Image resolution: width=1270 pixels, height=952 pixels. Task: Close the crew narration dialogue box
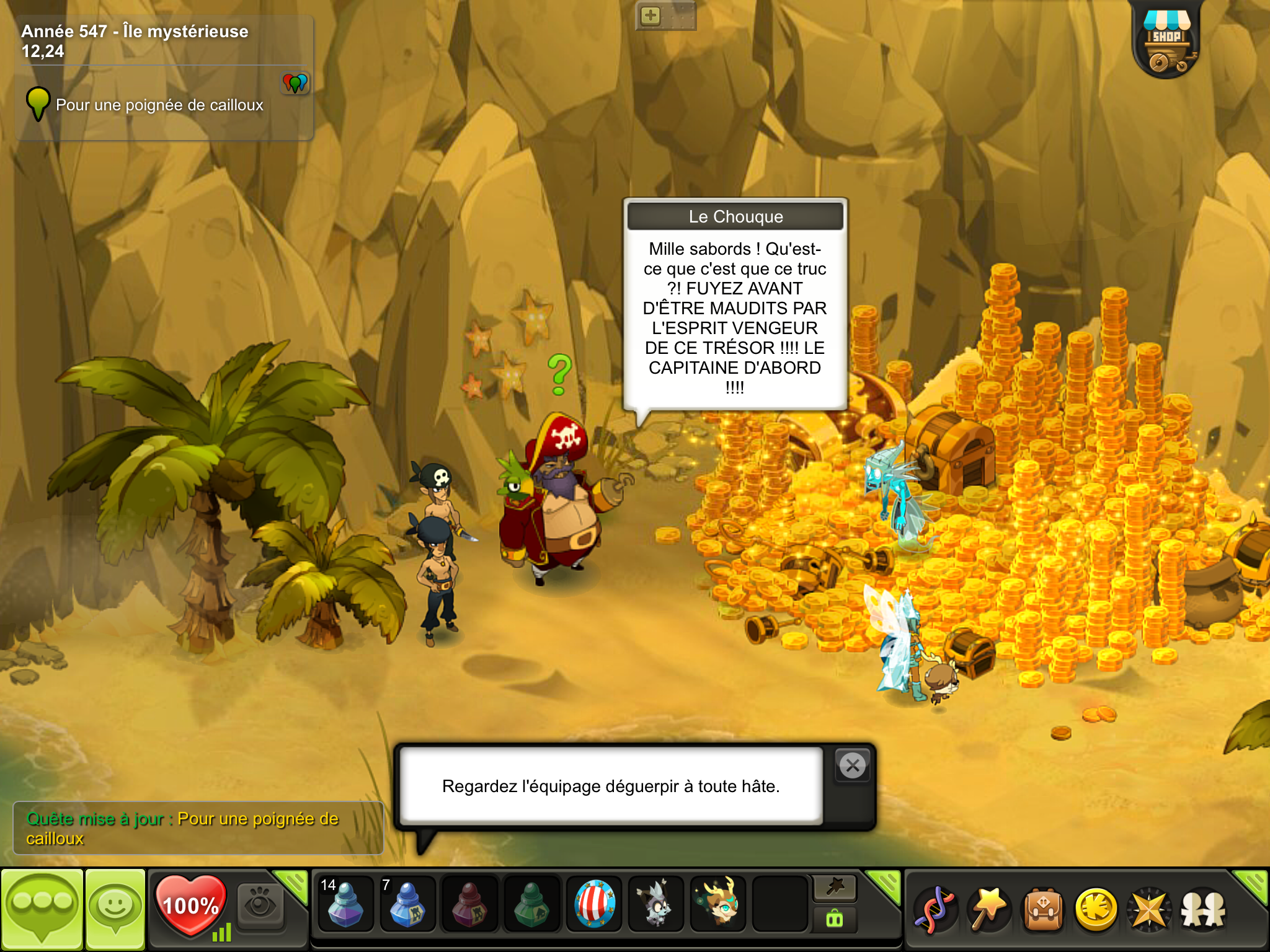click(853, 766)
